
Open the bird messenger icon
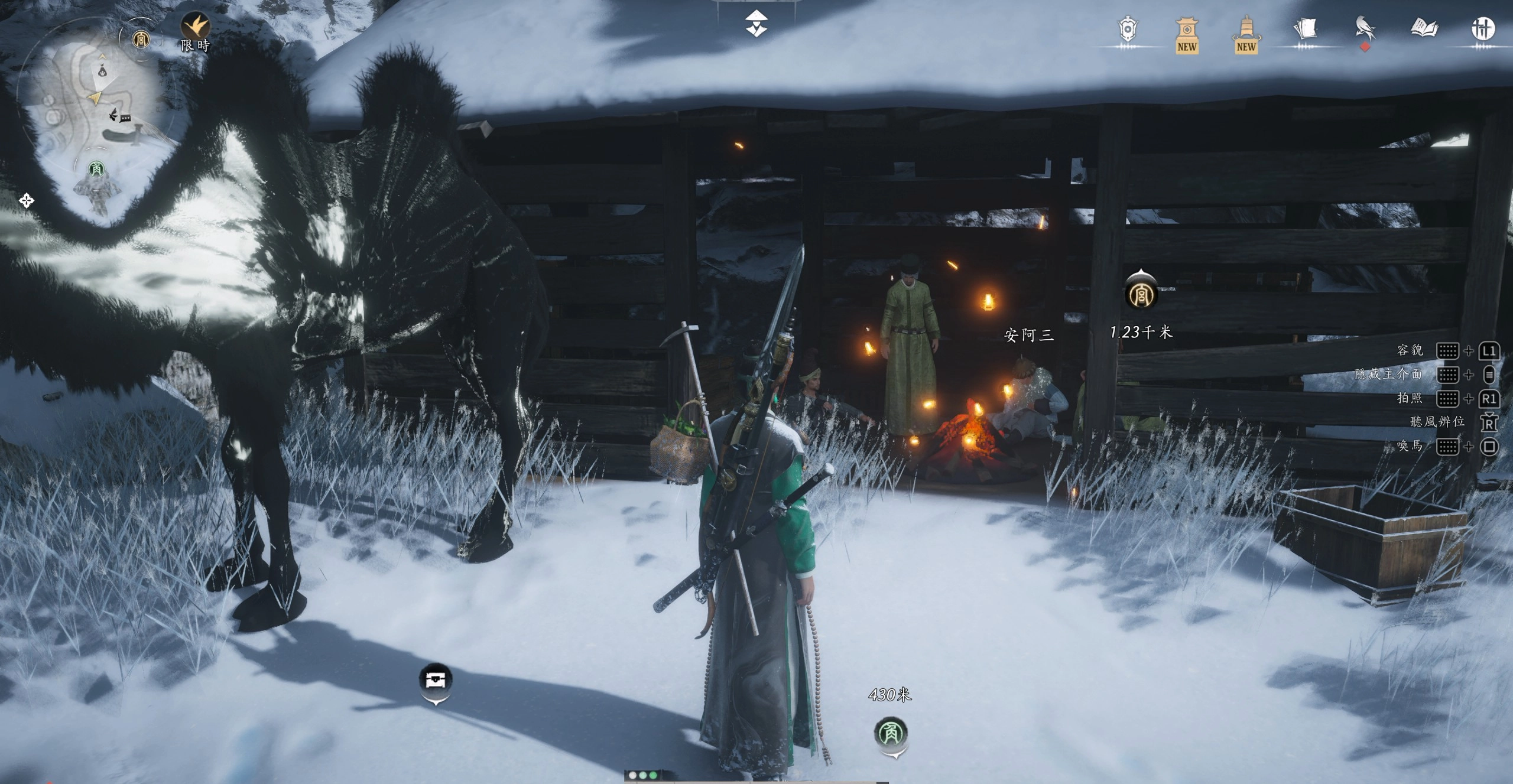(1364, 28)
